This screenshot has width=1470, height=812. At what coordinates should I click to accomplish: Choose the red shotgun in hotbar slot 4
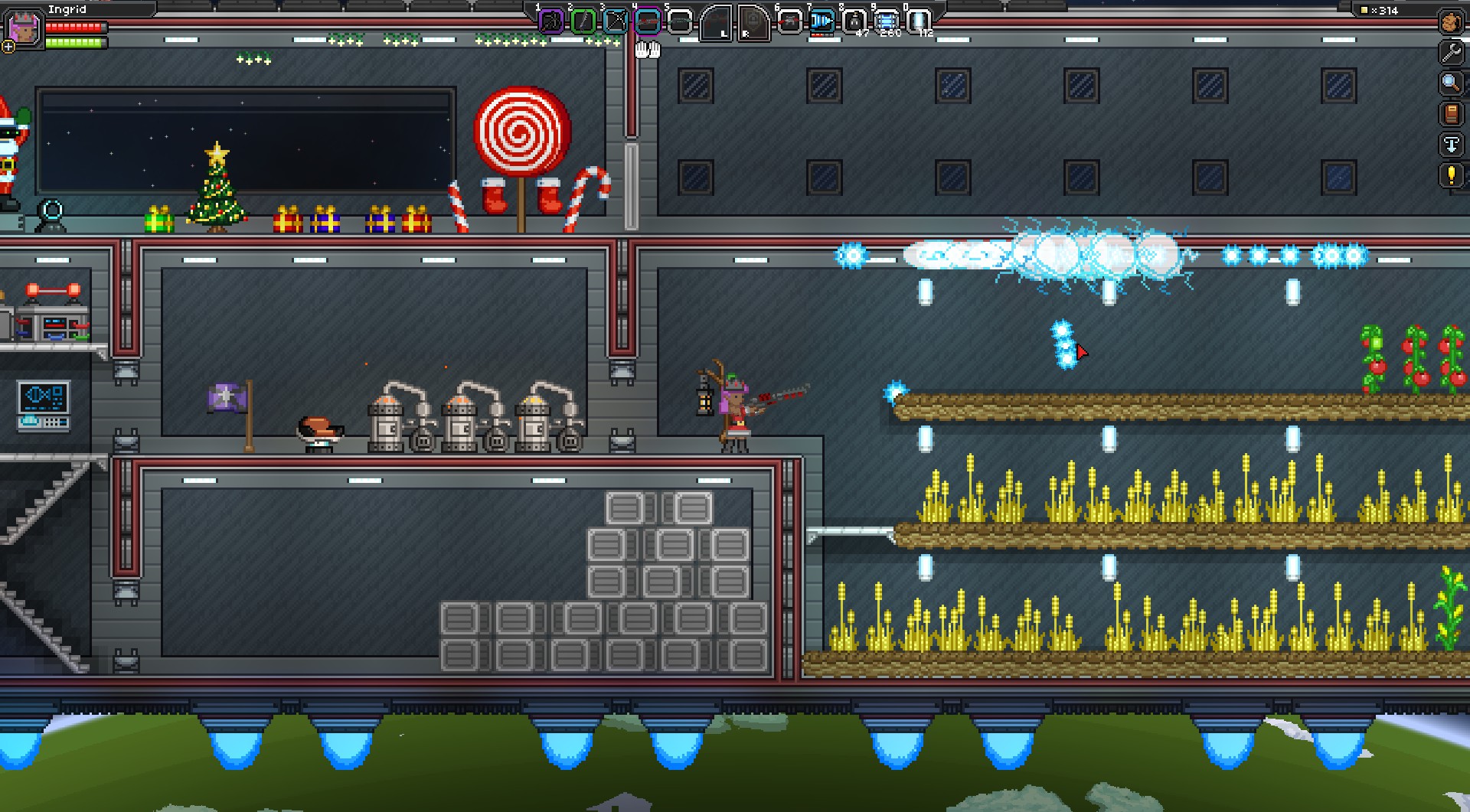tap(648, 21)
